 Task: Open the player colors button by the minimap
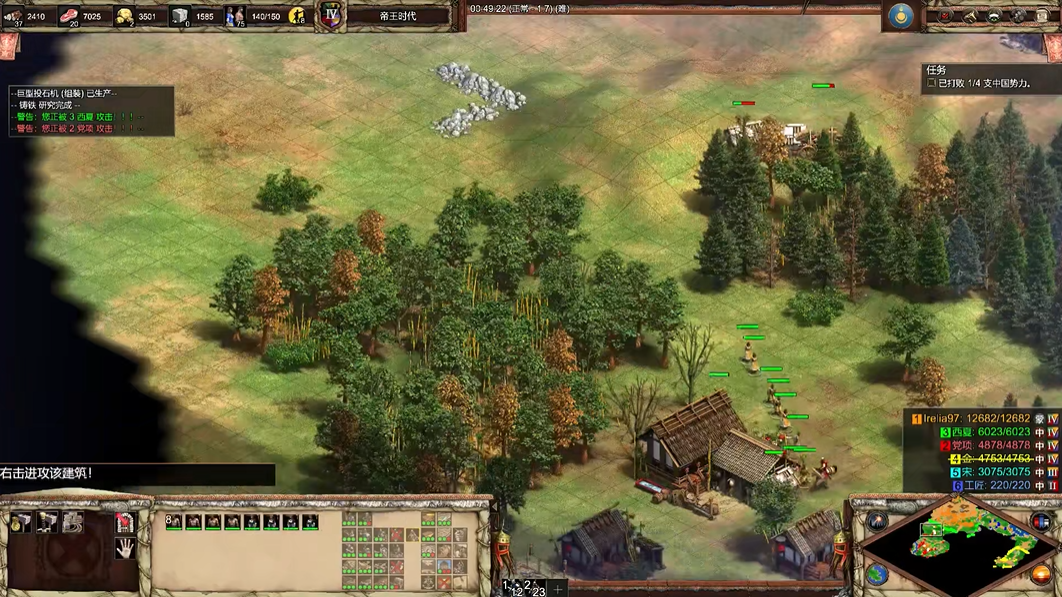click(x=1043, y=521)
